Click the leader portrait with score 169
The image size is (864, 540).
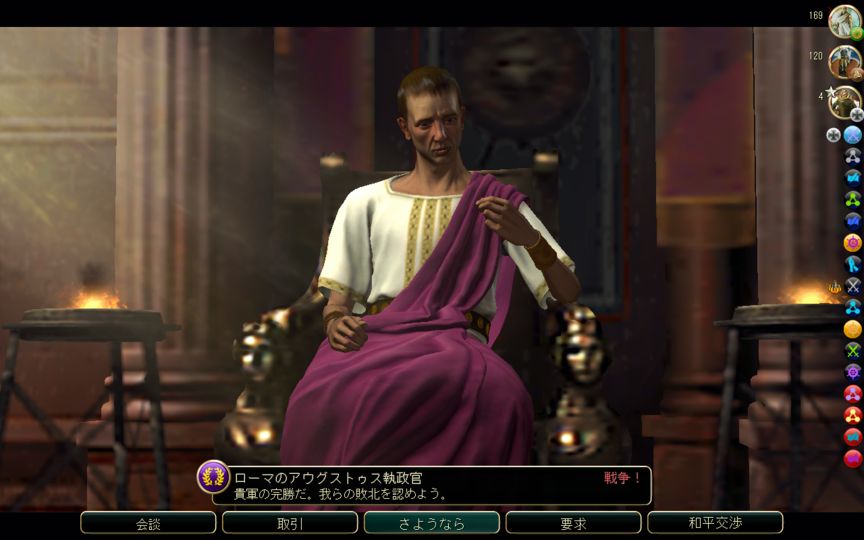pyautogui.click(x=844, y=20)
